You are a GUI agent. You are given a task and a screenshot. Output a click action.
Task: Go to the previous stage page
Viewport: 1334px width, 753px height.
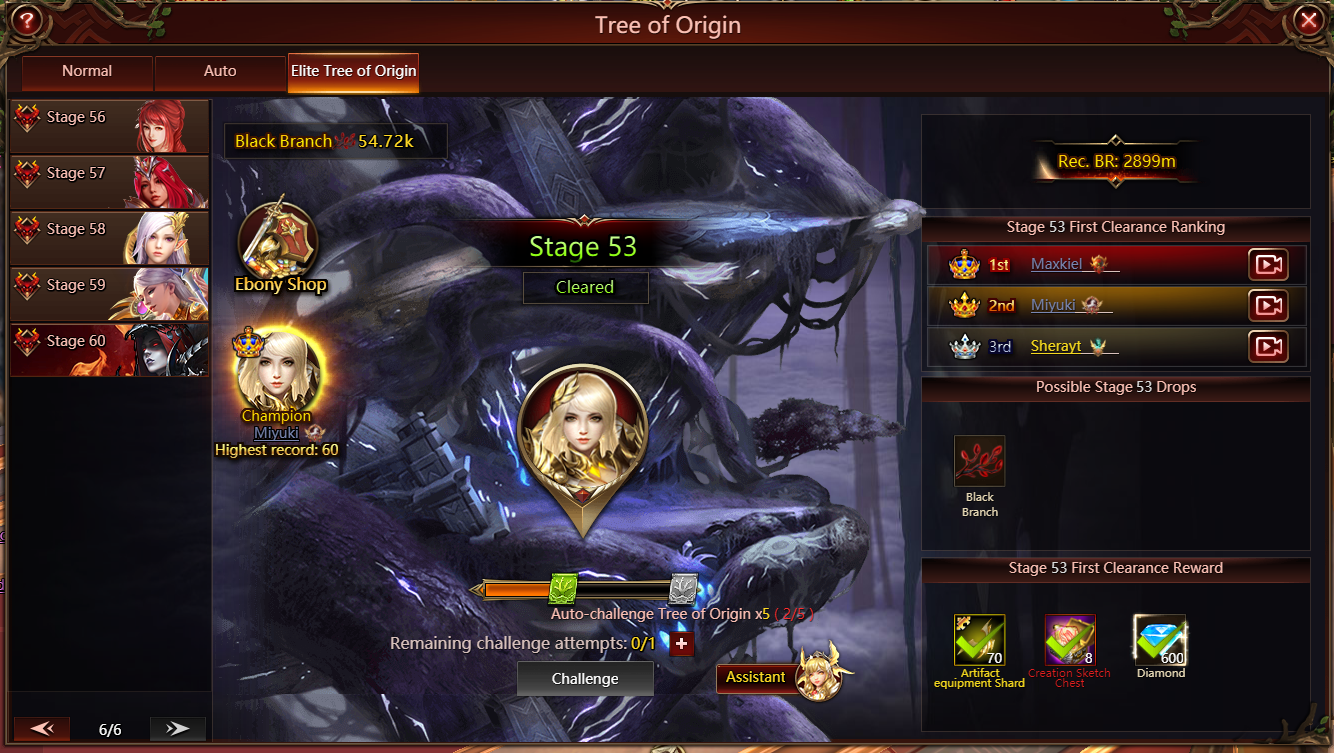coord(41,729)
